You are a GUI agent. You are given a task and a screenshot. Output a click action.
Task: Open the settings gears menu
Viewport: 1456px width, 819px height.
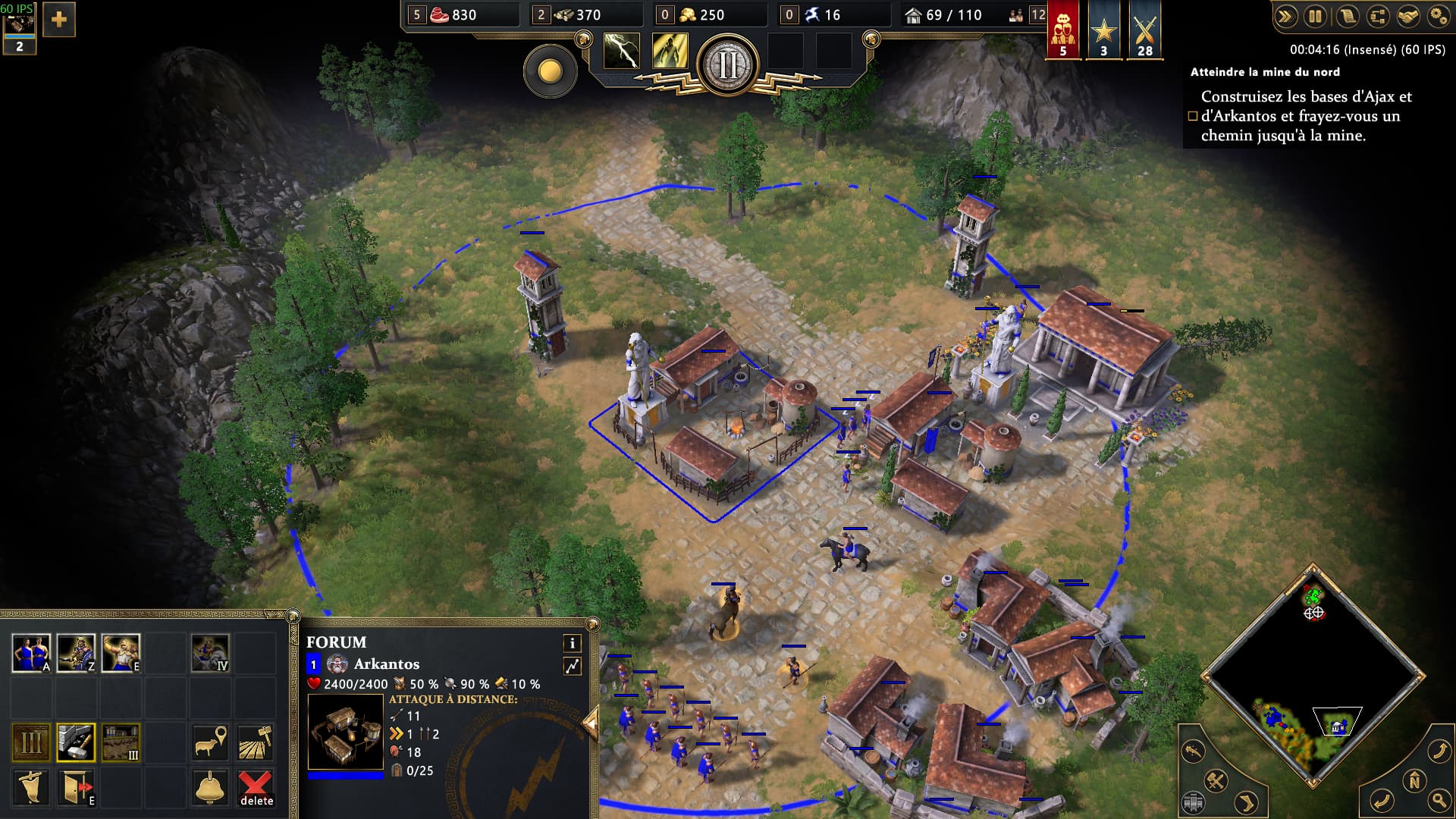tap(1439, 16)
